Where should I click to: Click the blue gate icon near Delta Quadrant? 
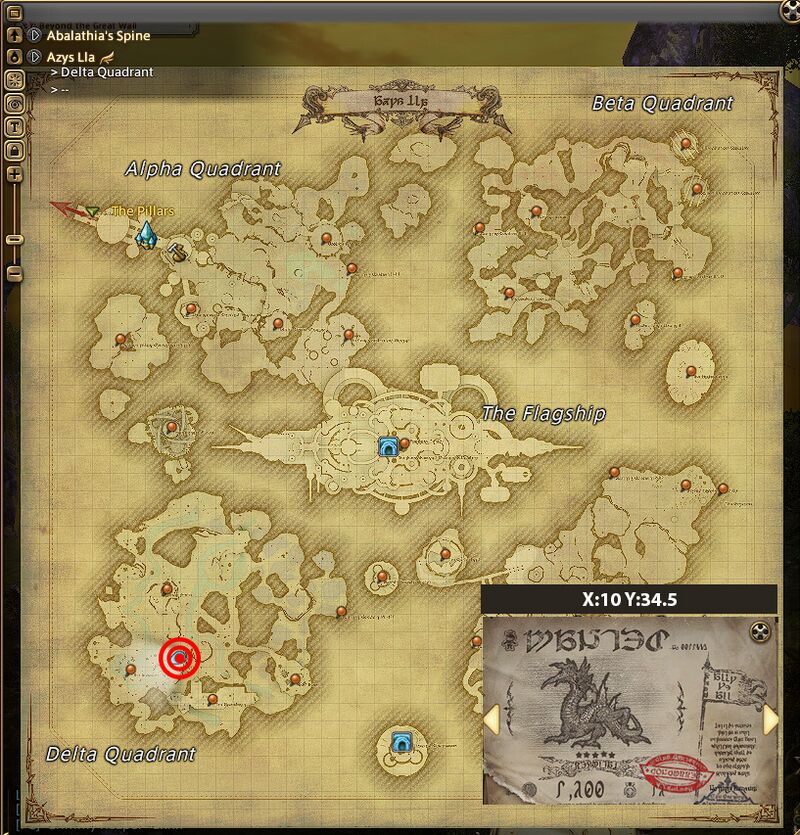point(402,741)
